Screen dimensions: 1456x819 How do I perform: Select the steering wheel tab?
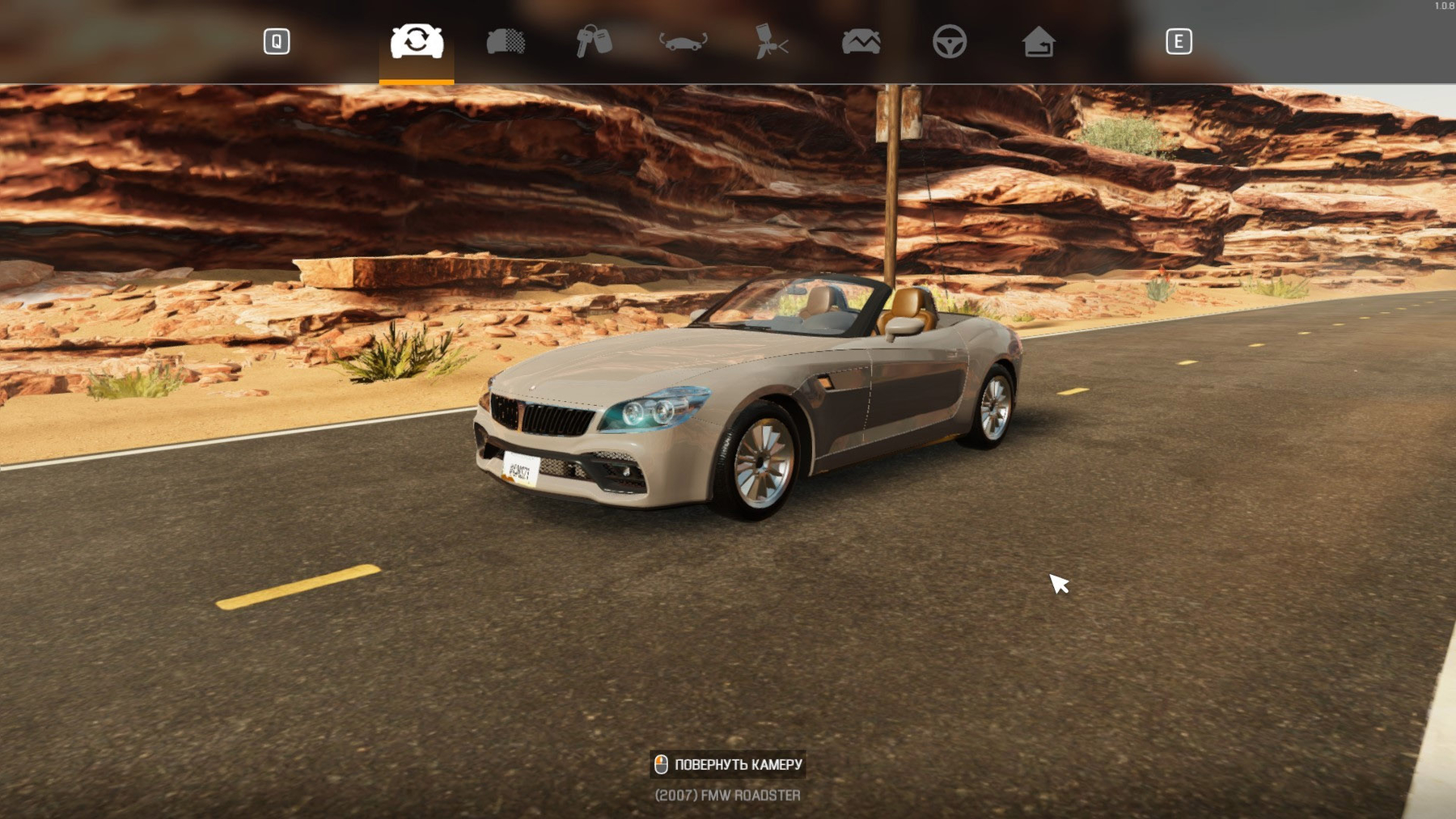[949, 41]
